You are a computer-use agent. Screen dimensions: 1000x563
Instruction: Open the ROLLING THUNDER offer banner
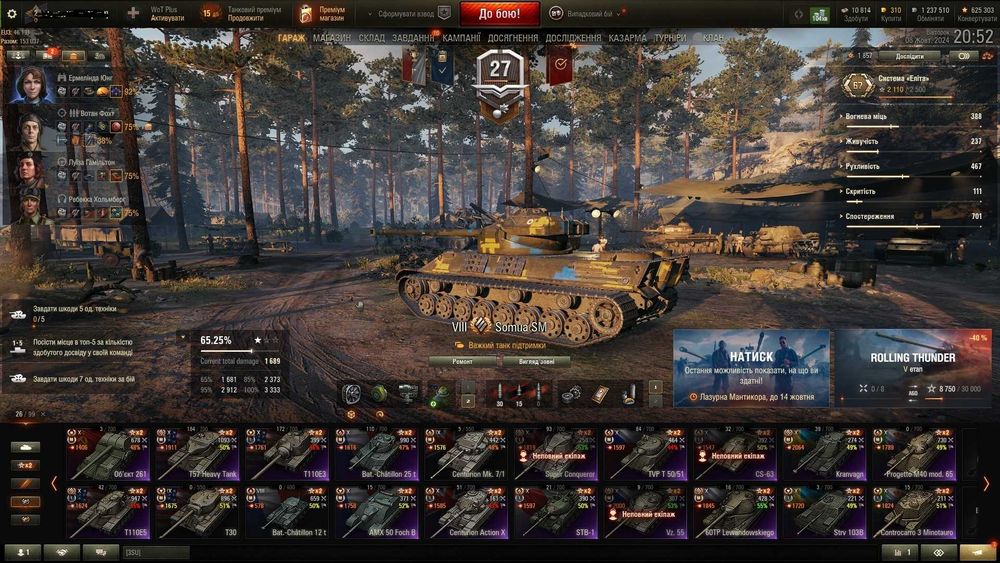(912, 367)
